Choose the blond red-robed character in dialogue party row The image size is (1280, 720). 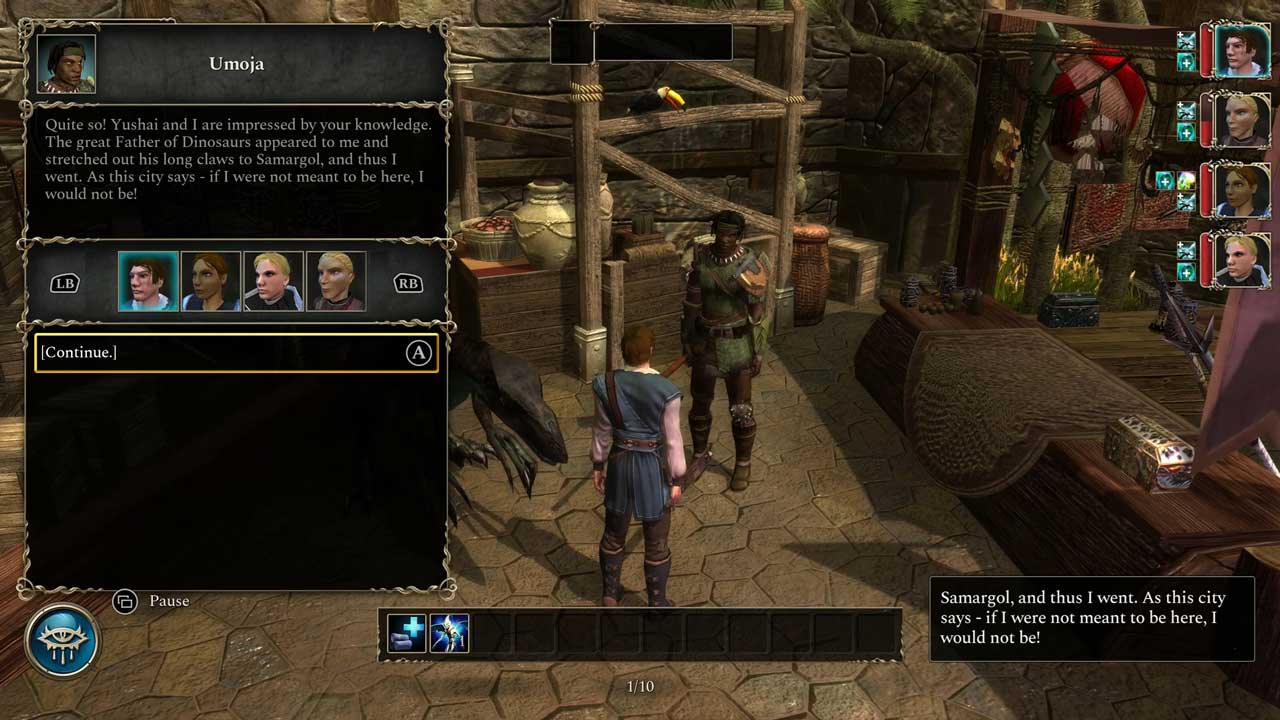click(336, 282)
